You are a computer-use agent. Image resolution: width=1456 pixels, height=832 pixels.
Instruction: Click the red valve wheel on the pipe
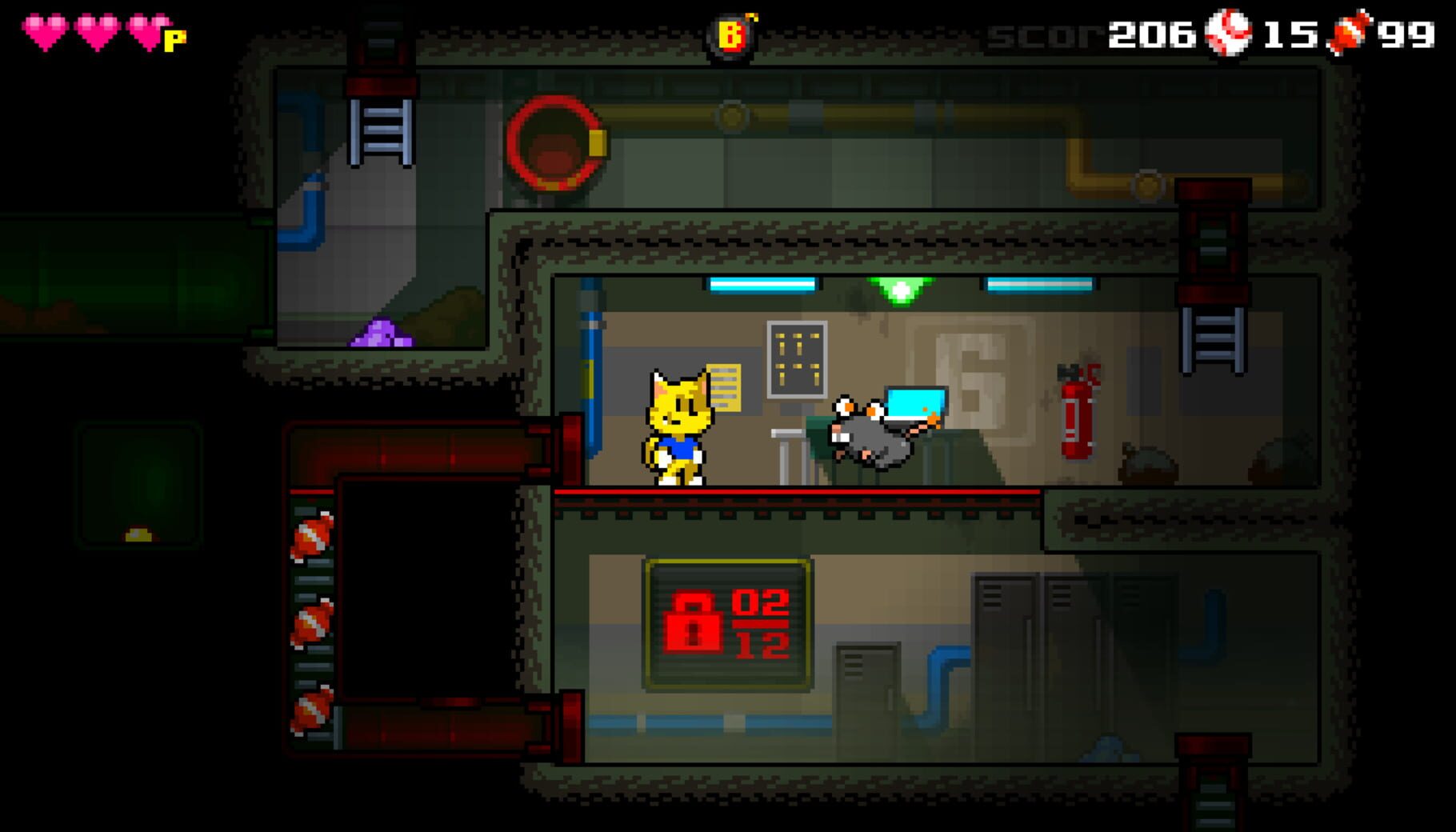tap(555, 142)
